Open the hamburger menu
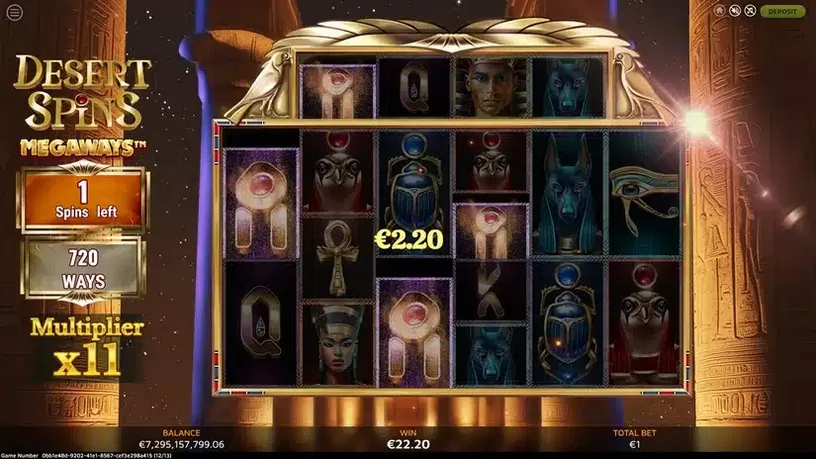This screenshot has height=459, width=816. point(13,13)
